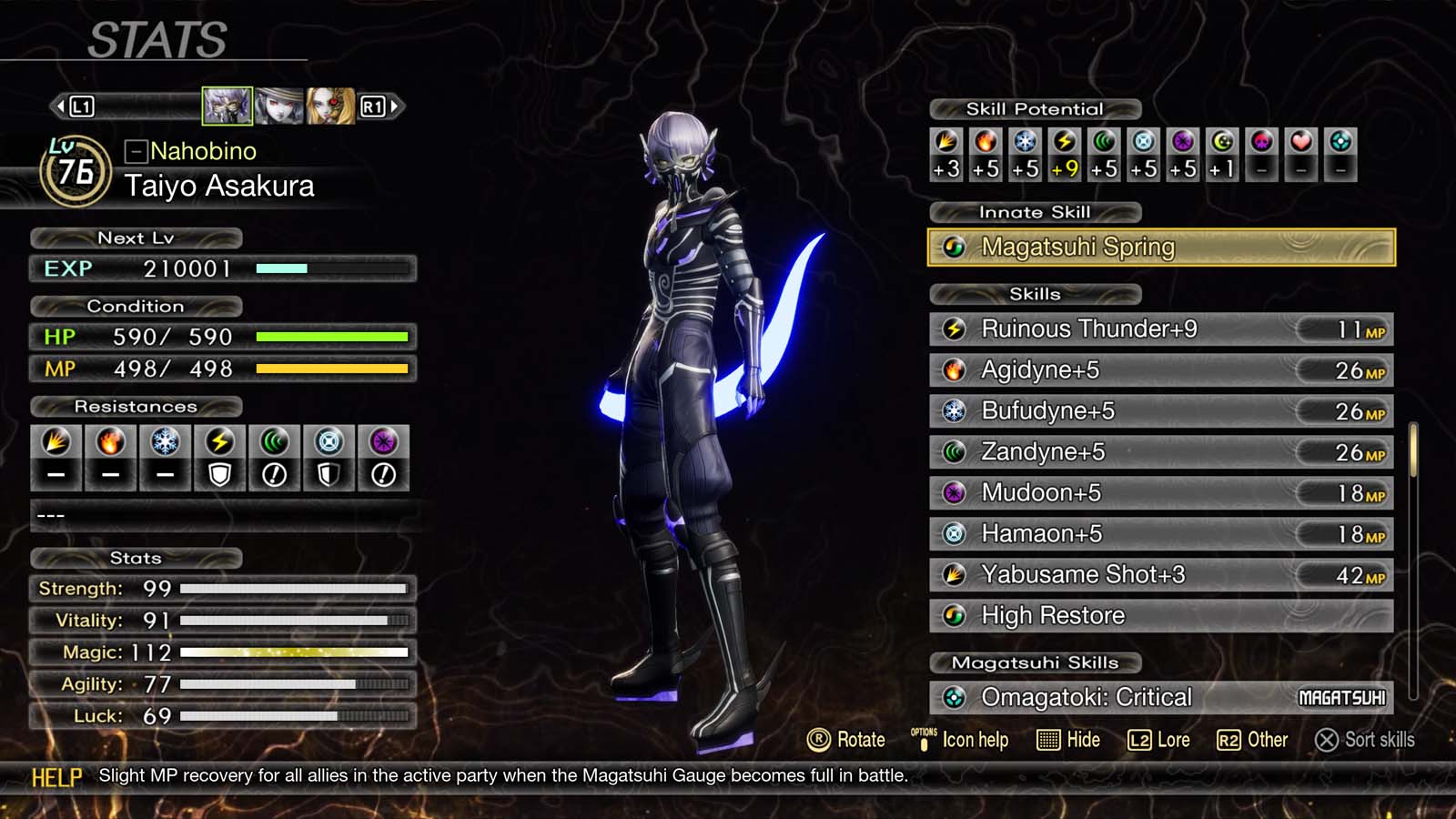Click the Magatsuhi icon beside Omagatoki: Critical

click(x=955, y=697)
